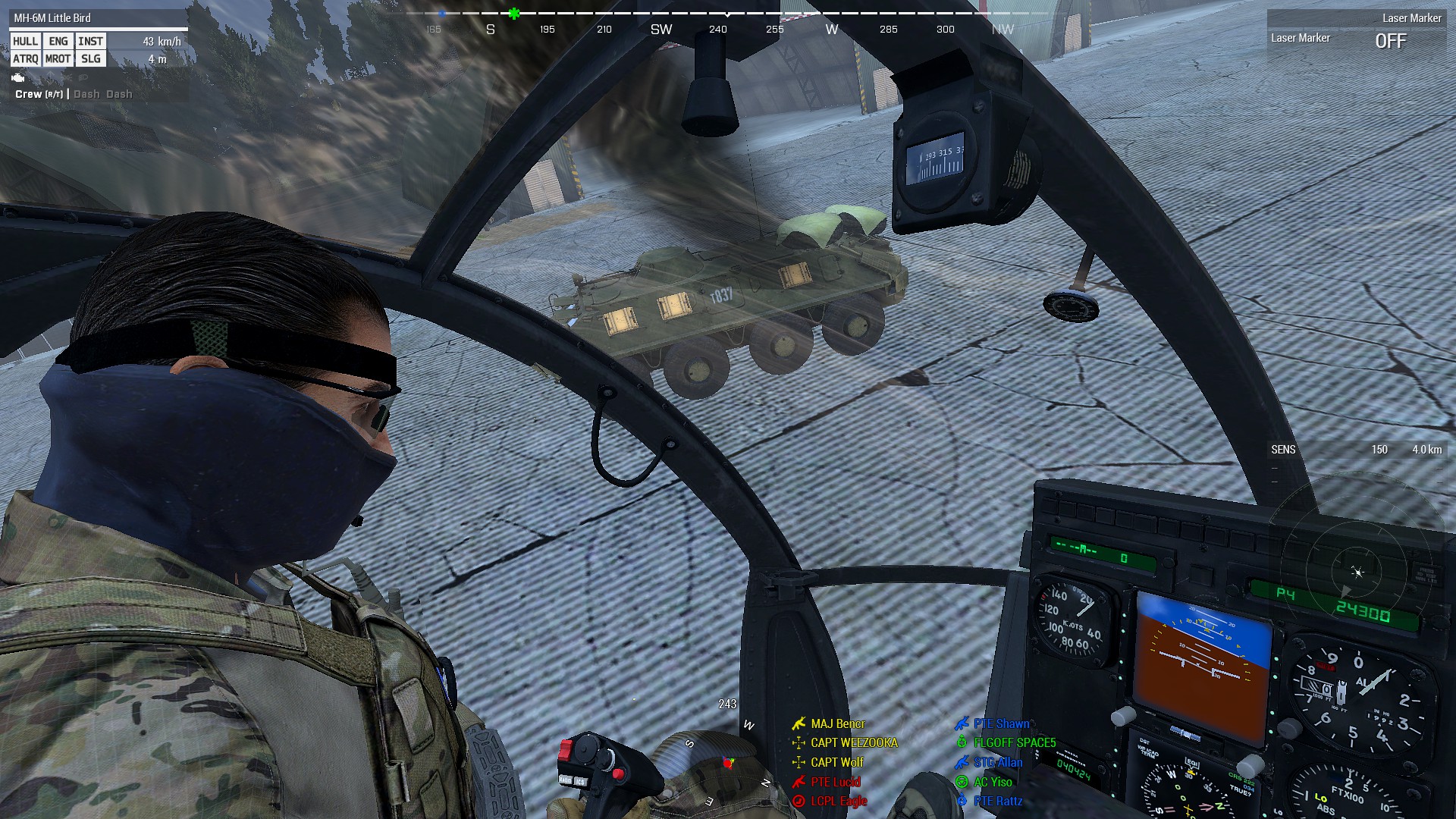Select the ATRQ tail rotor indicator
Viewport: 1456px width, 819px height.
[25, 59]
